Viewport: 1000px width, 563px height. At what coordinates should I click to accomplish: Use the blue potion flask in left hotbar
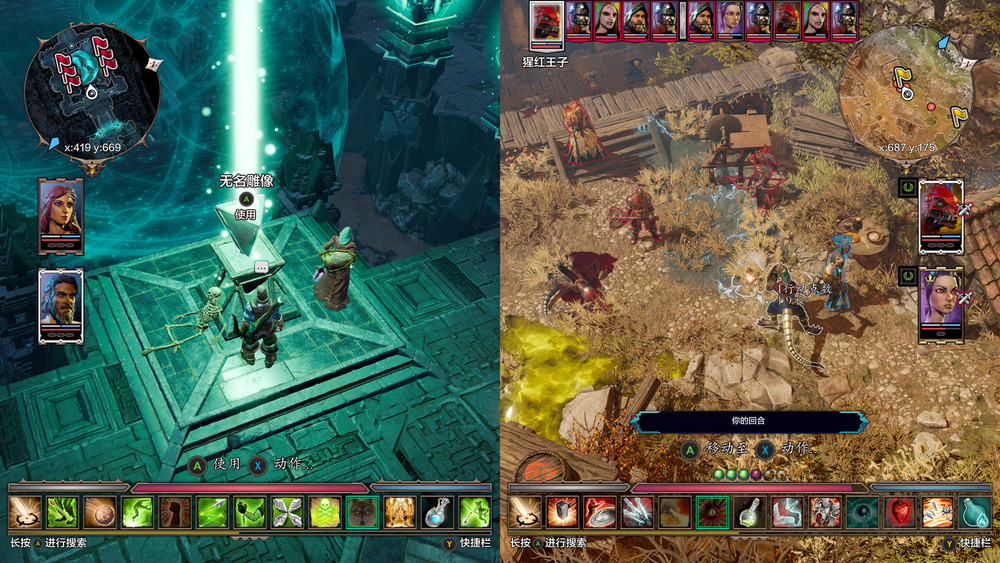(437, 512)
